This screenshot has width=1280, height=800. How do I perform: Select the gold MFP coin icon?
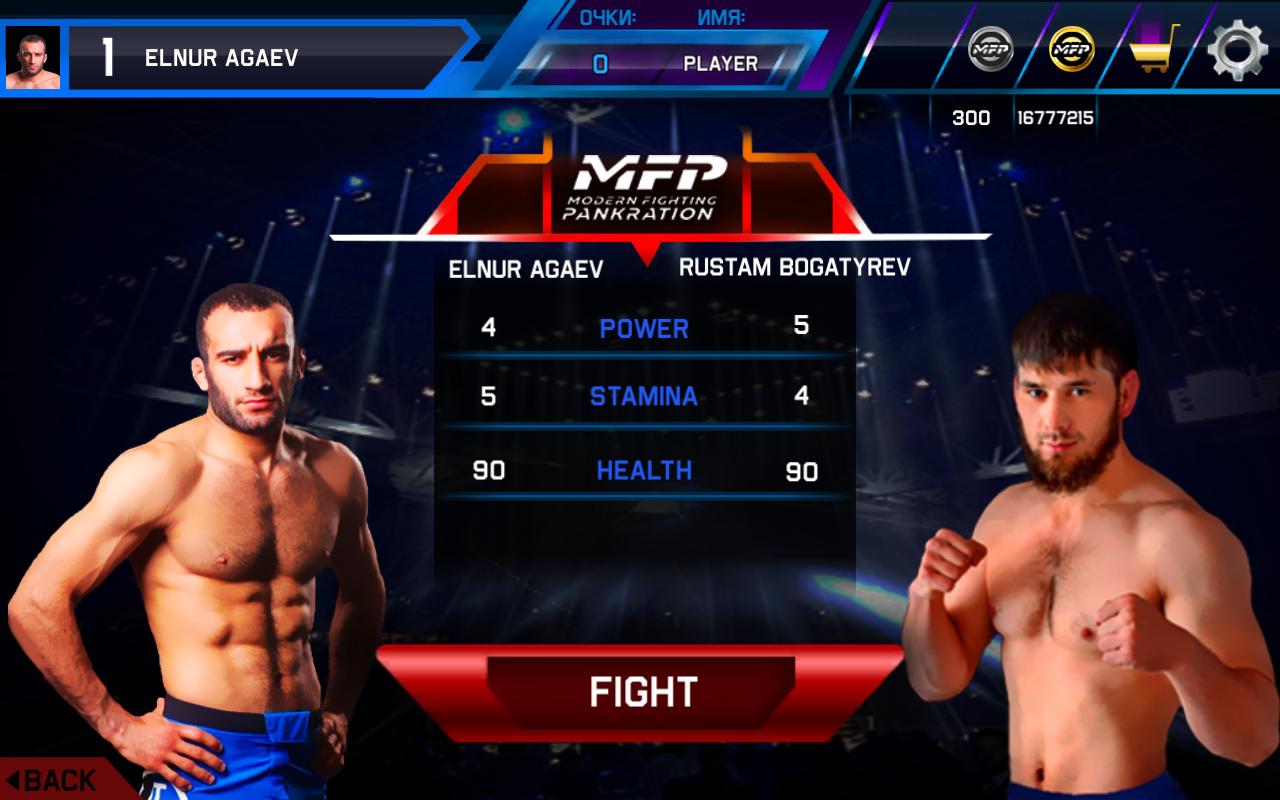pyautogui.click(x=1071, y=48)
